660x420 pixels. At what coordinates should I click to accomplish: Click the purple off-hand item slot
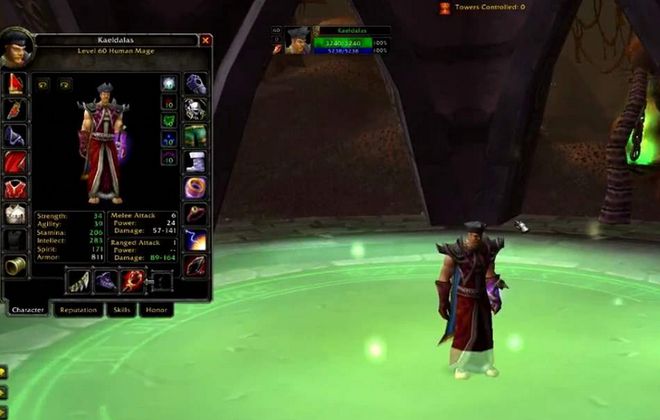[106, 282]
